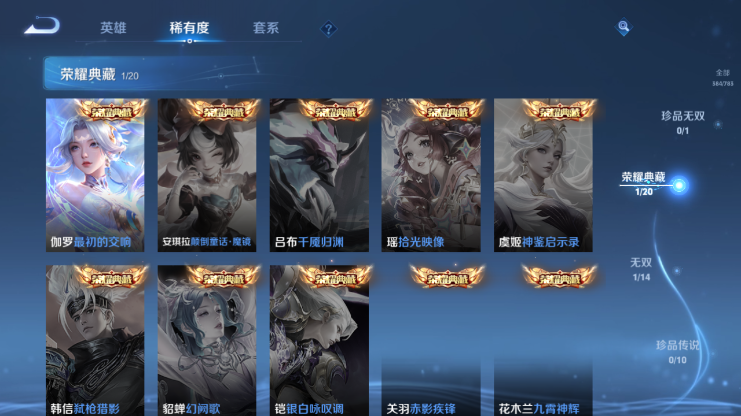
Task: Switch to the 英雄 tab
Action: point(113,28)
